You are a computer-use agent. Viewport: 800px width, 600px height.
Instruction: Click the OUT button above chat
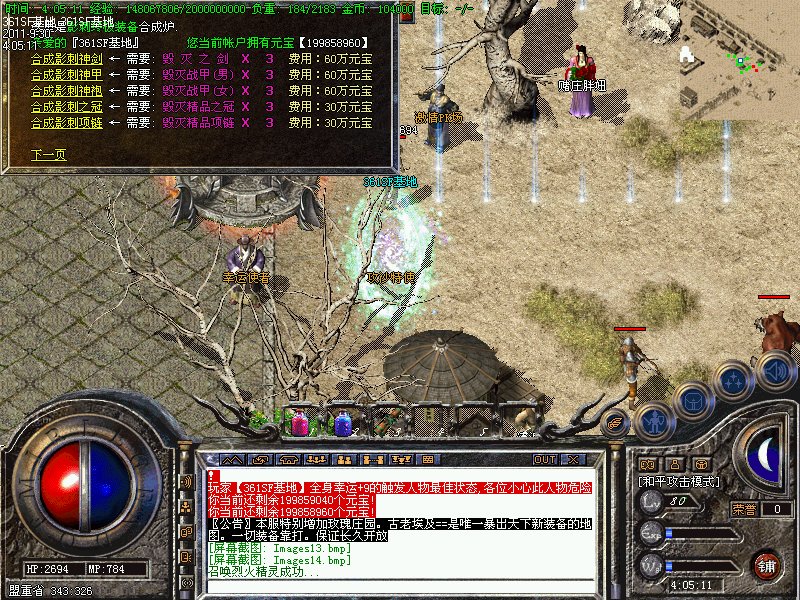(x=545, y=459)
